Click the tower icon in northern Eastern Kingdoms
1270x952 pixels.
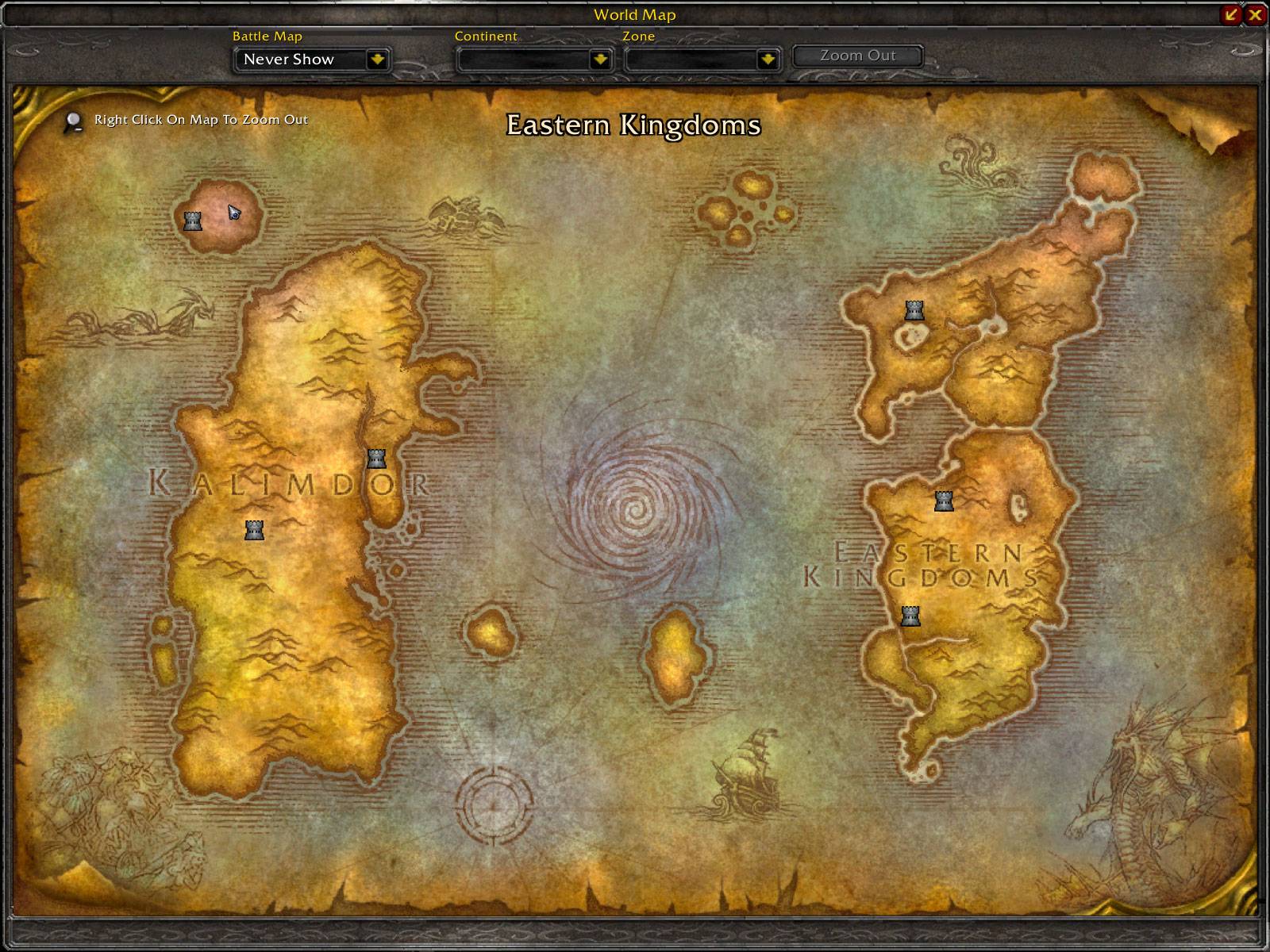pyautogui.click(x=914, y=311)
